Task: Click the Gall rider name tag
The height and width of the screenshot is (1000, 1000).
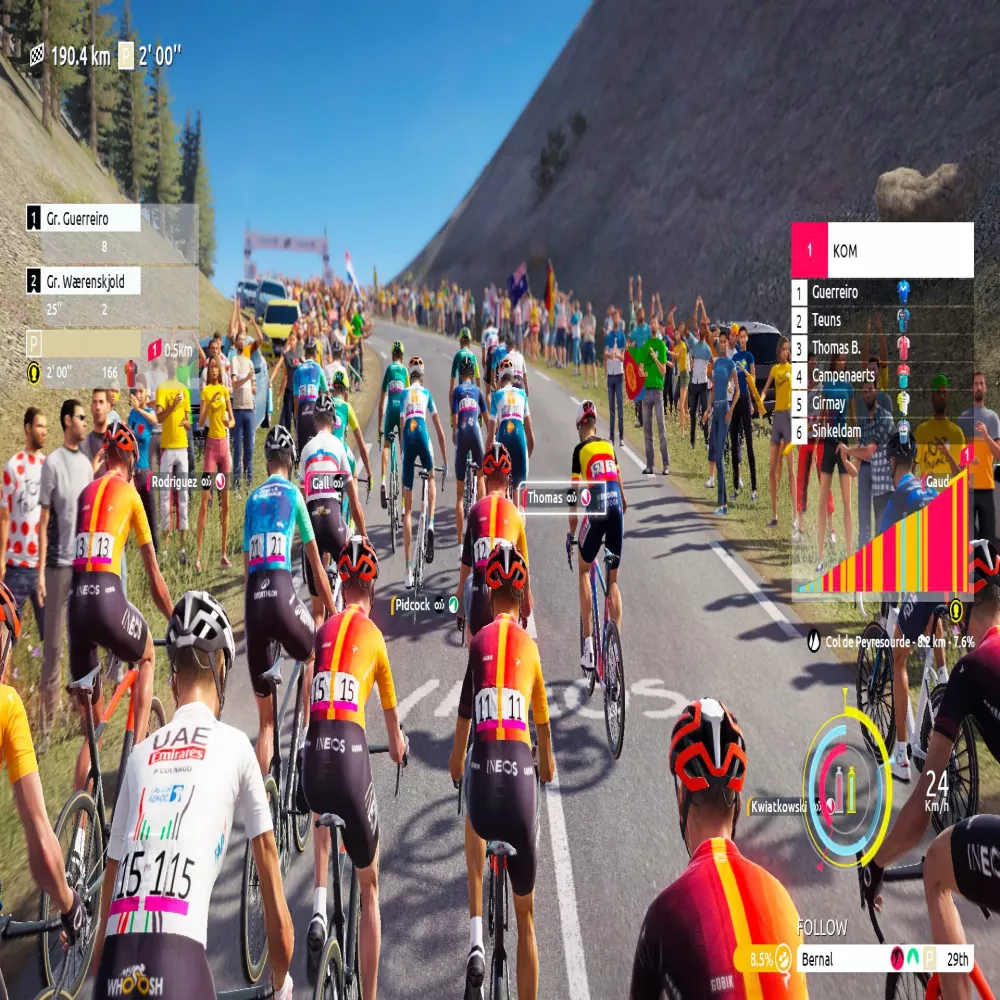Action: 327,482
